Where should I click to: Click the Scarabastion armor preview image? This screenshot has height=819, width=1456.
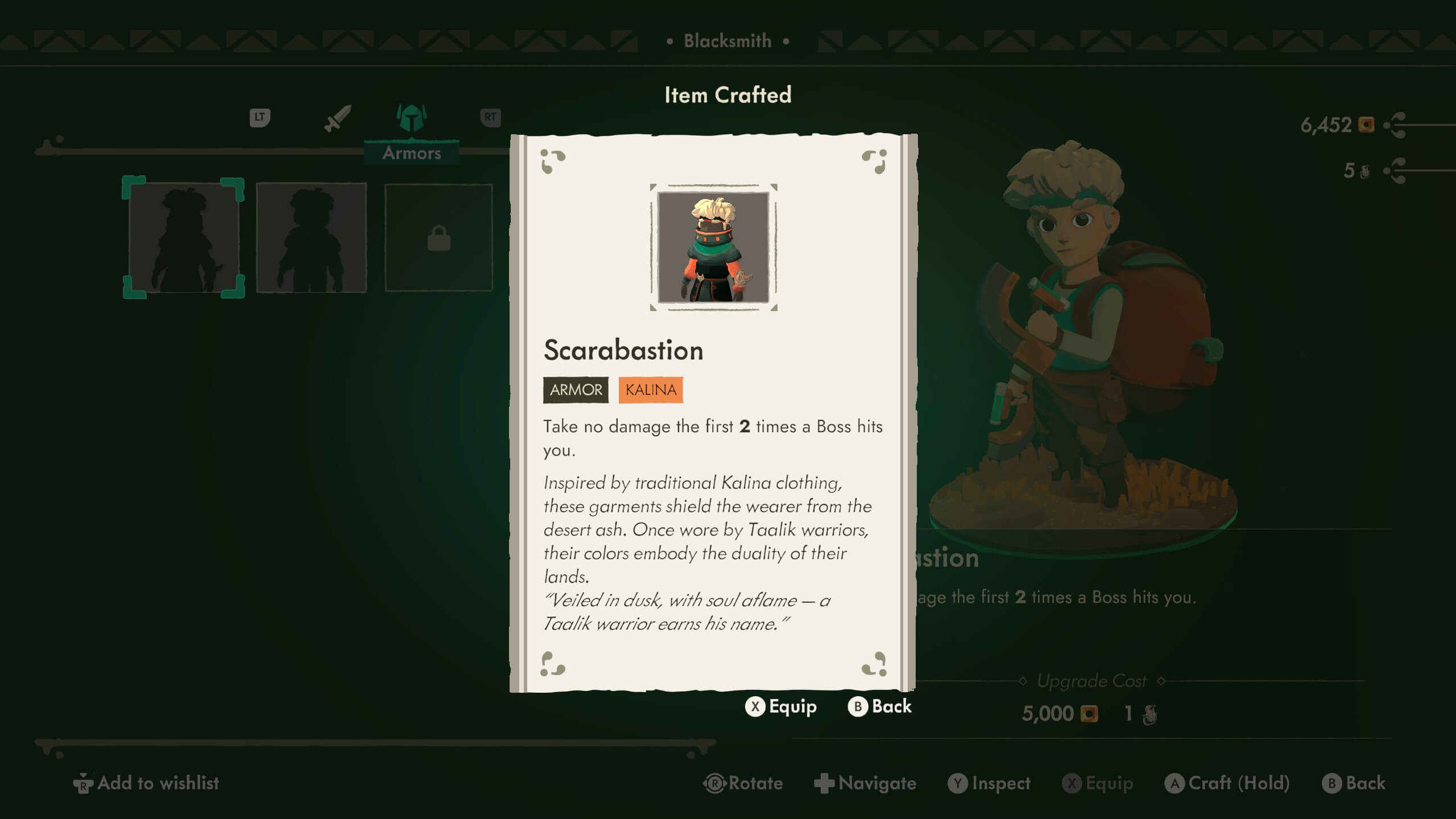[x=713, y=247]
